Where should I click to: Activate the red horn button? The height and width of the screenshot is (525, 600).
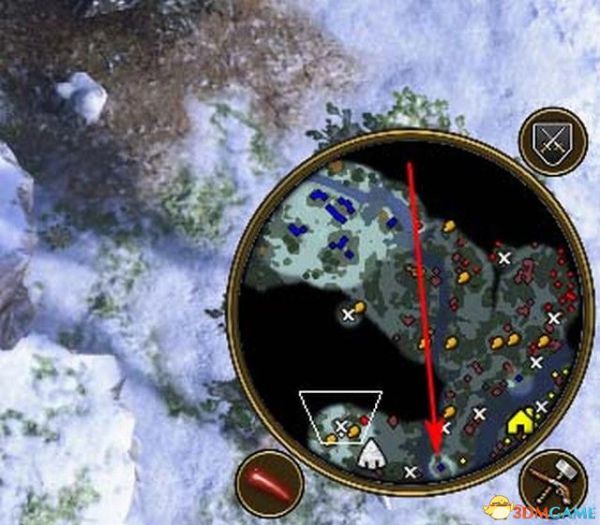[x=269, y=483]
